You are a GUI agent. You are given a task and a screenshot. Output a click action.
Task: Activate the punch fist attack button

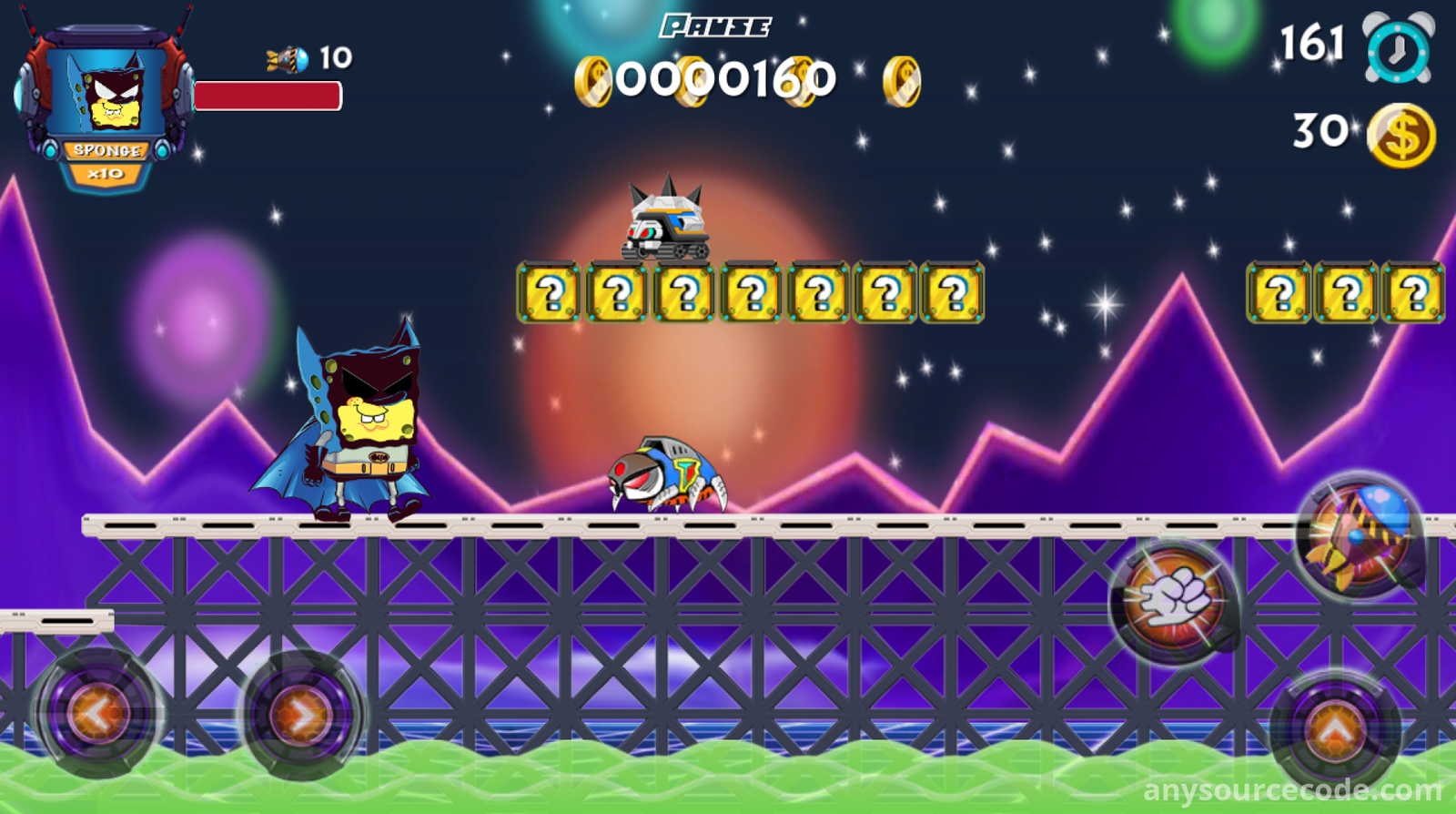pyautogui.click(x=1174, y=601)
